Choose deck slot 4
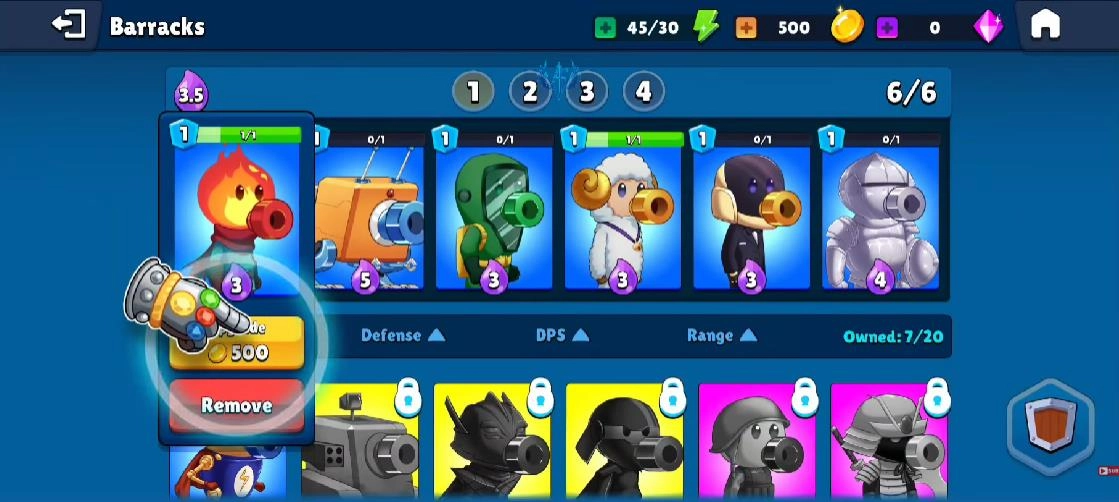 [644, 92]
